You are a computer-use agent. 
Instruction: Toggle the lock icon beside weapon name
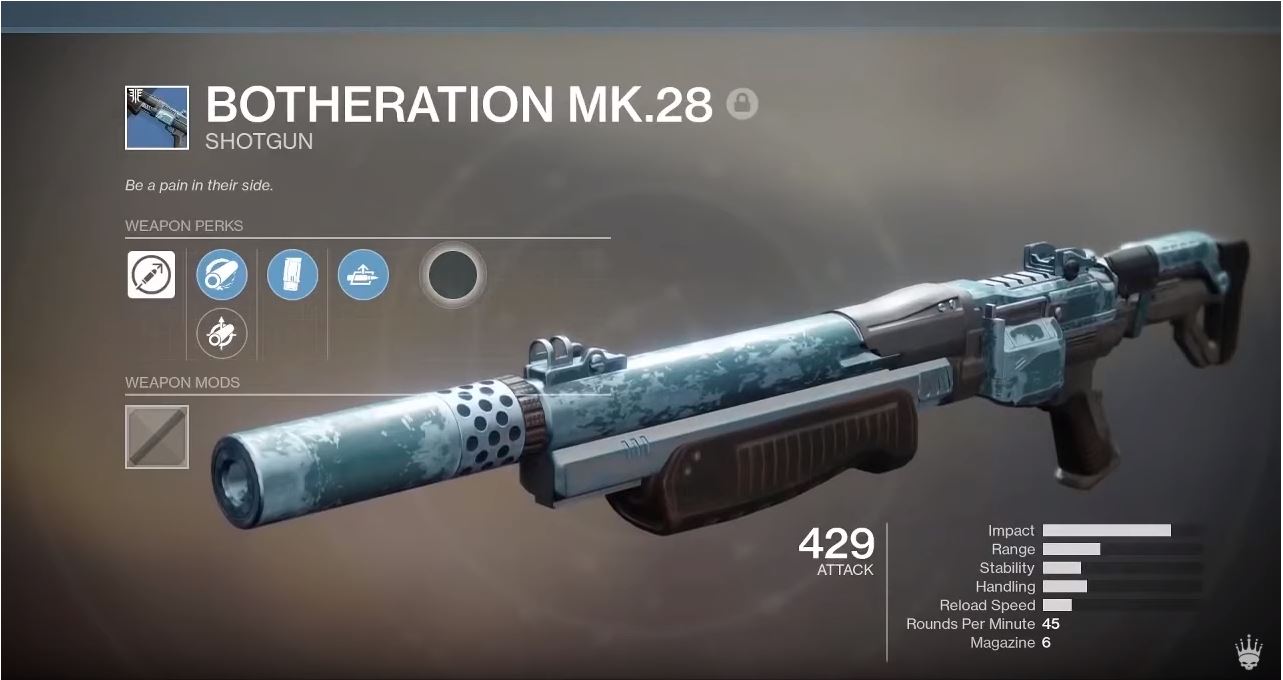(x=742, y=104)
